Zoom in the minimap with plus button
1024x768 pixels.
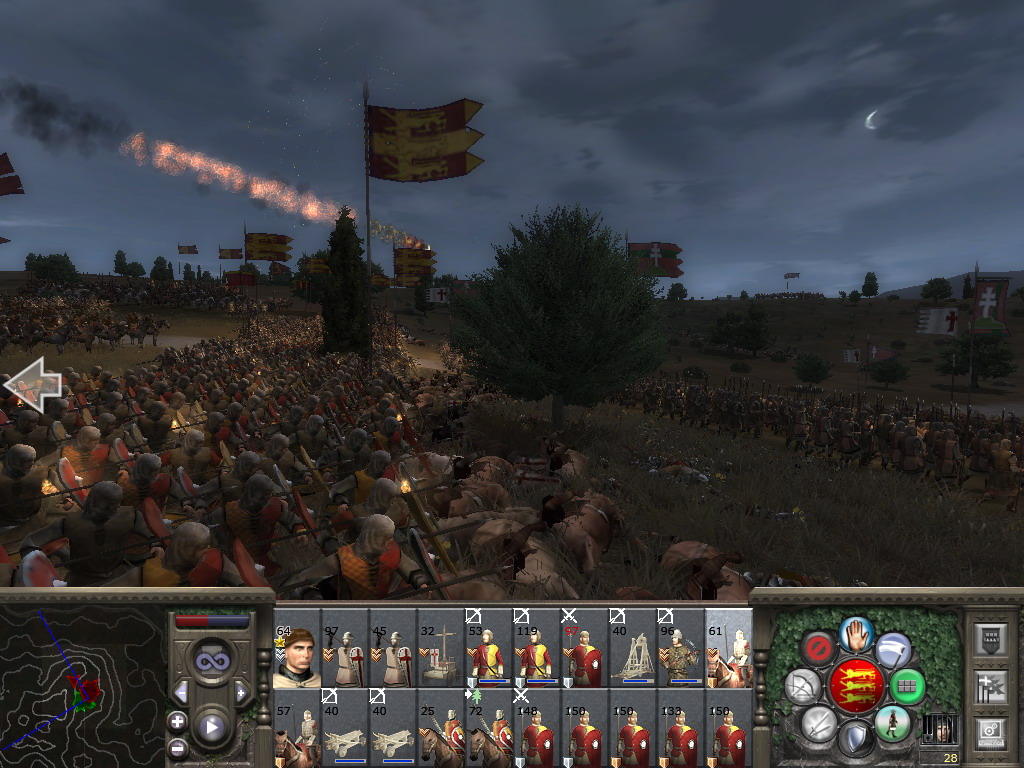[178, 721]
